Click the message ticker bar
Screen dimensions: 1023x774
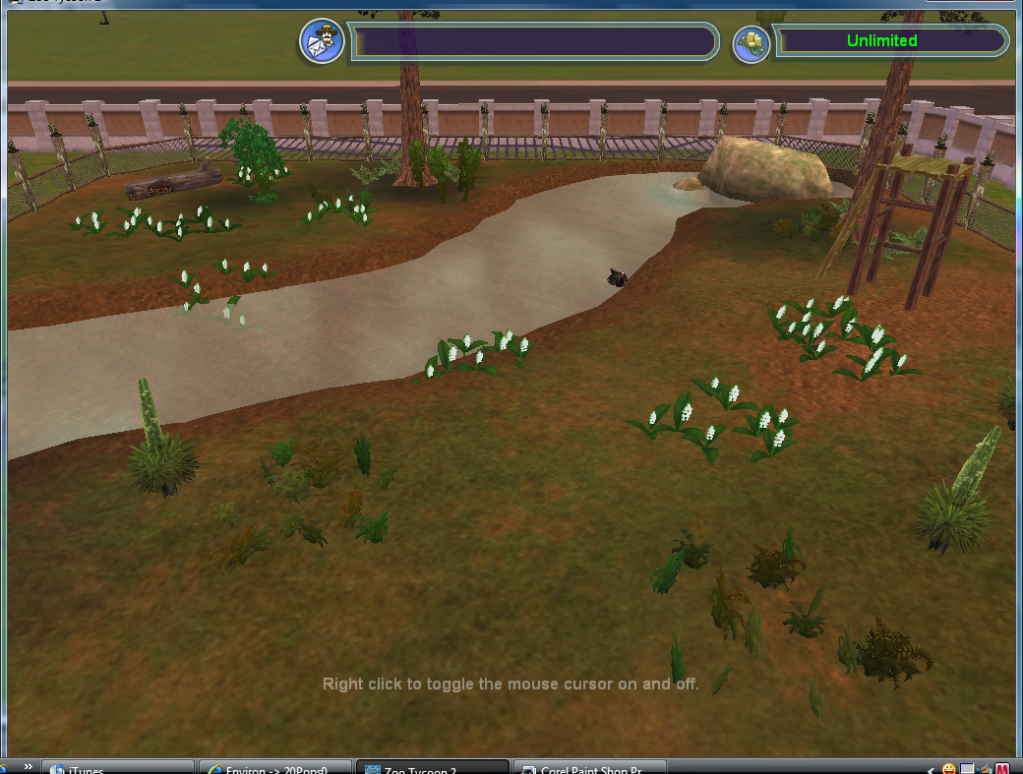534,42
